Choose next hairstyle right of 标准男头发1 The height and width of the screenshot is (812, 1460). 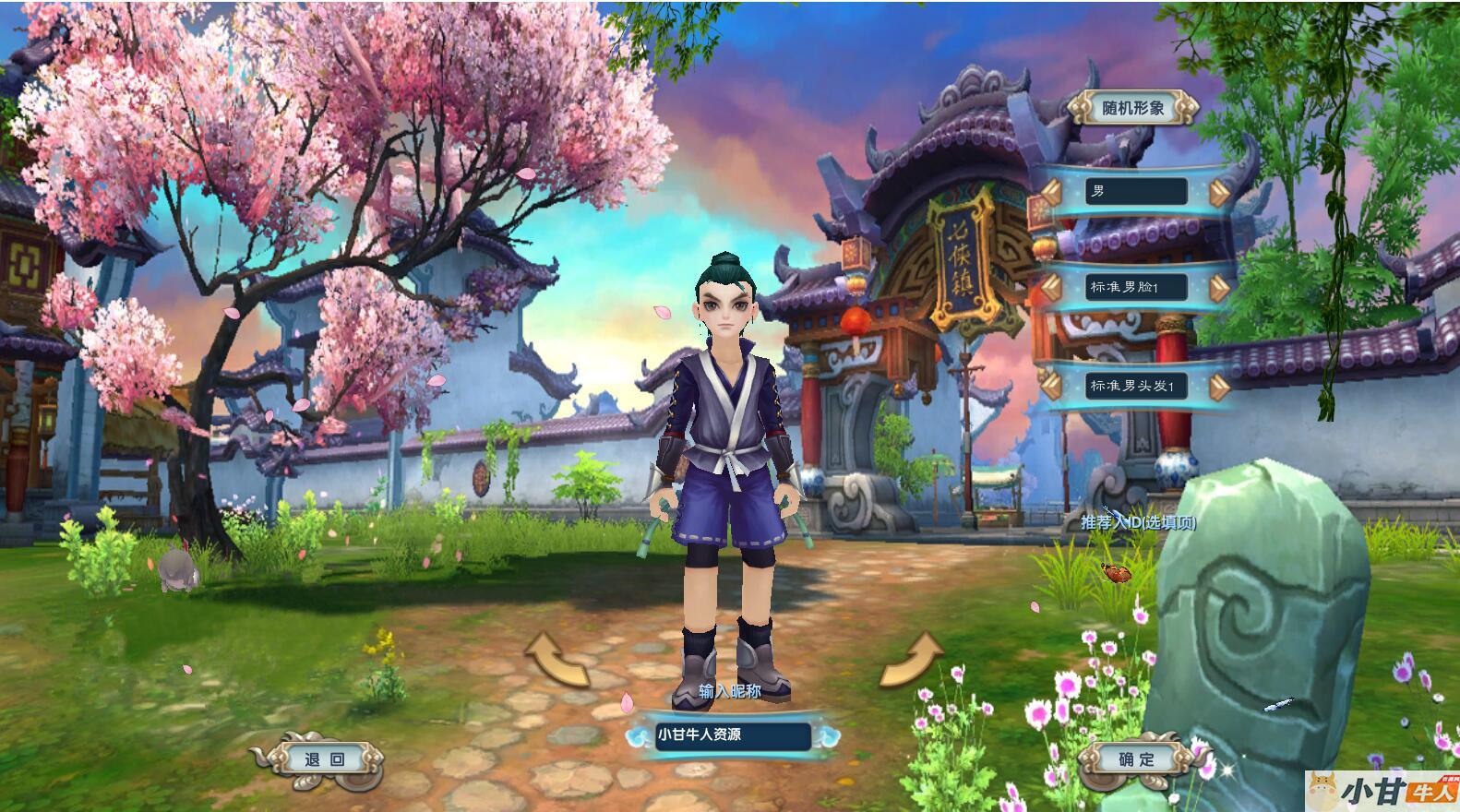(x=1220, y=386)
